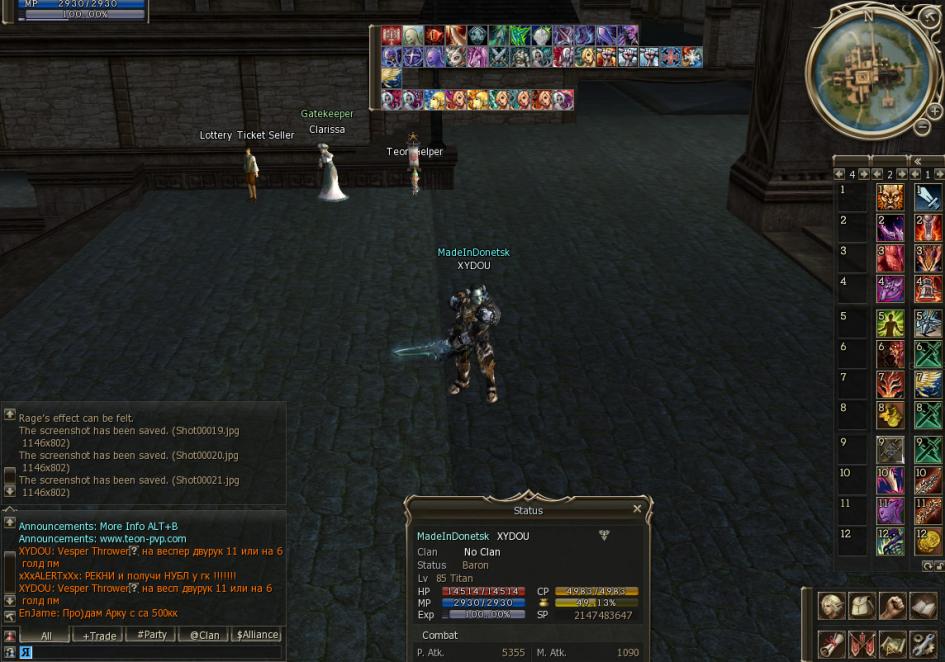
Task: Switch chat to the +Trade tab
Action: 99,635
